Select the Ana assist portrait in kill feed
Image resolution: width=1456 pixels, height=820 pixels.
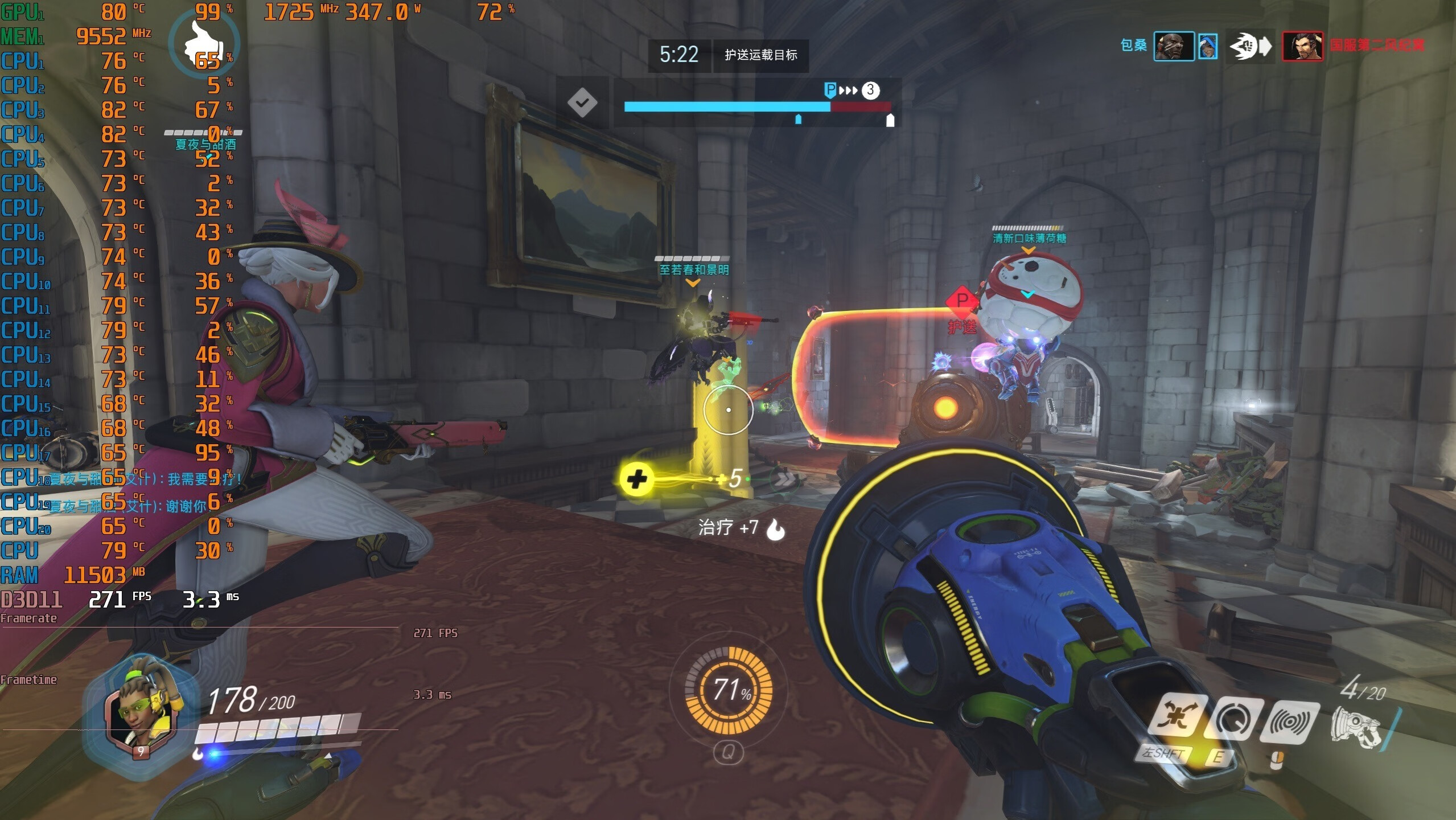[x=1207, y=46]
